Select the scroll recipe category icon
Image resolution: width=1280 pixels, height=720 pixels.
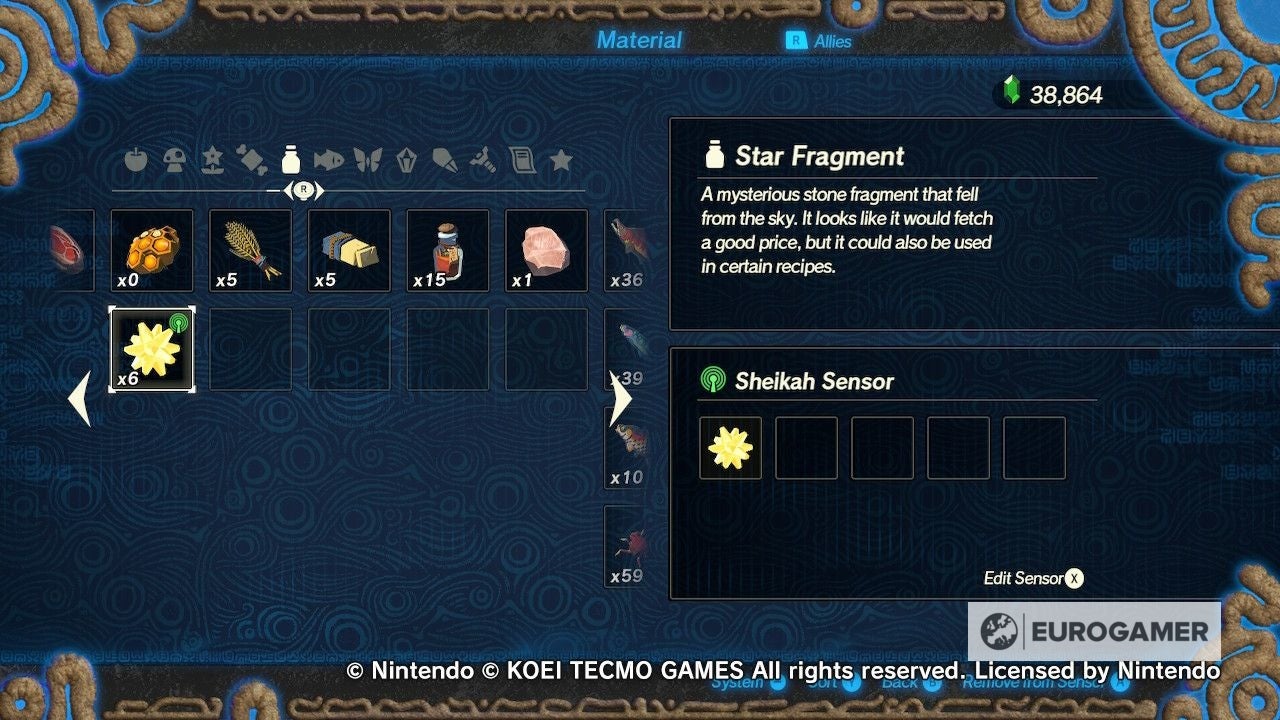[x=523, y=160]
